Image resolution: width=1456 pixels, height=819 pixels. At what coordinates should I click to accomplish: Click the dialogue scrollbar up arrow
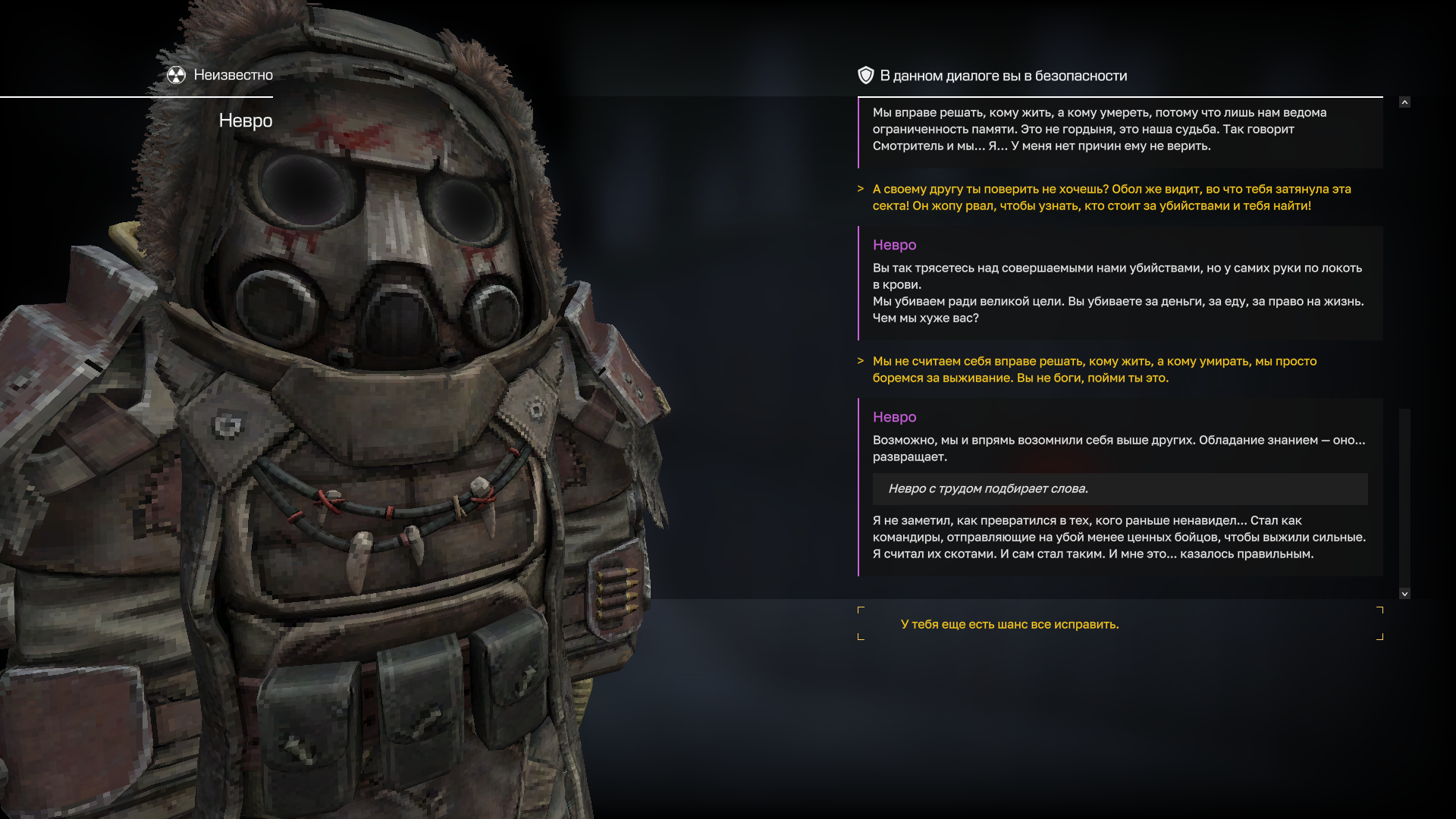(1404, 102)
